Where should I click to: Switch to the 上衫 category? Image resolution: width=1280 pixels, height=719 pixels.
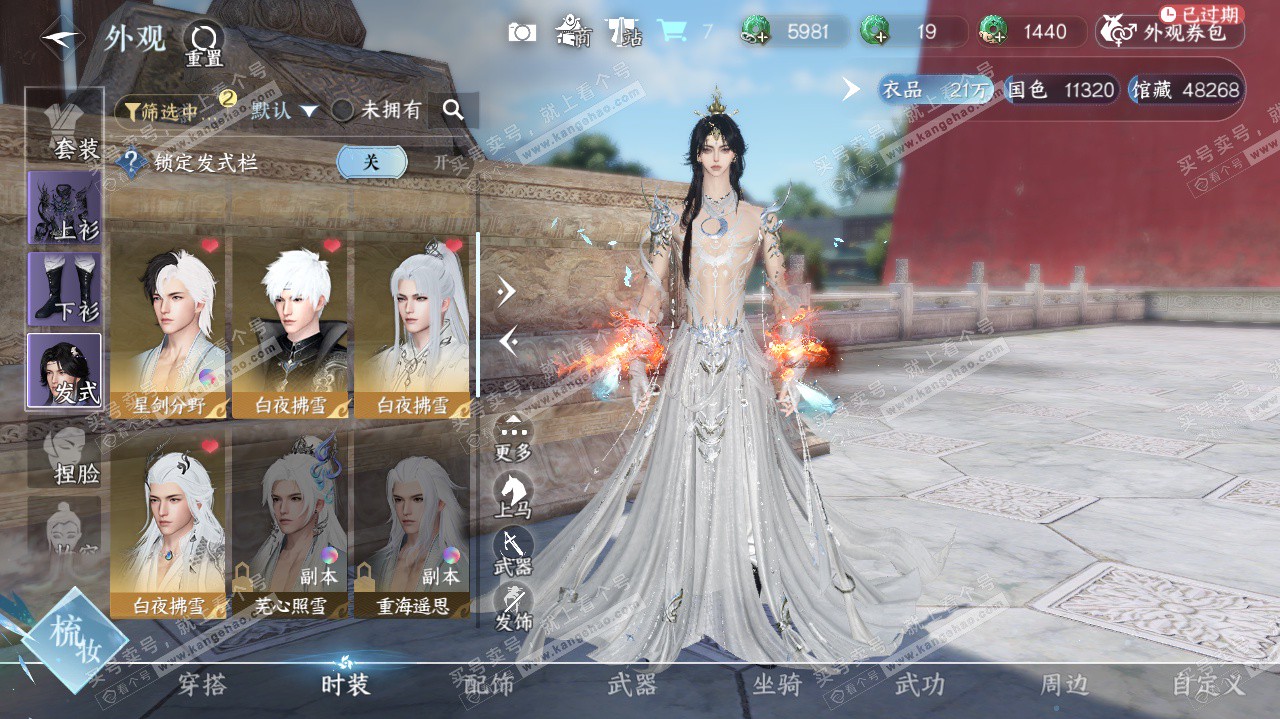[x=66, y=208]
